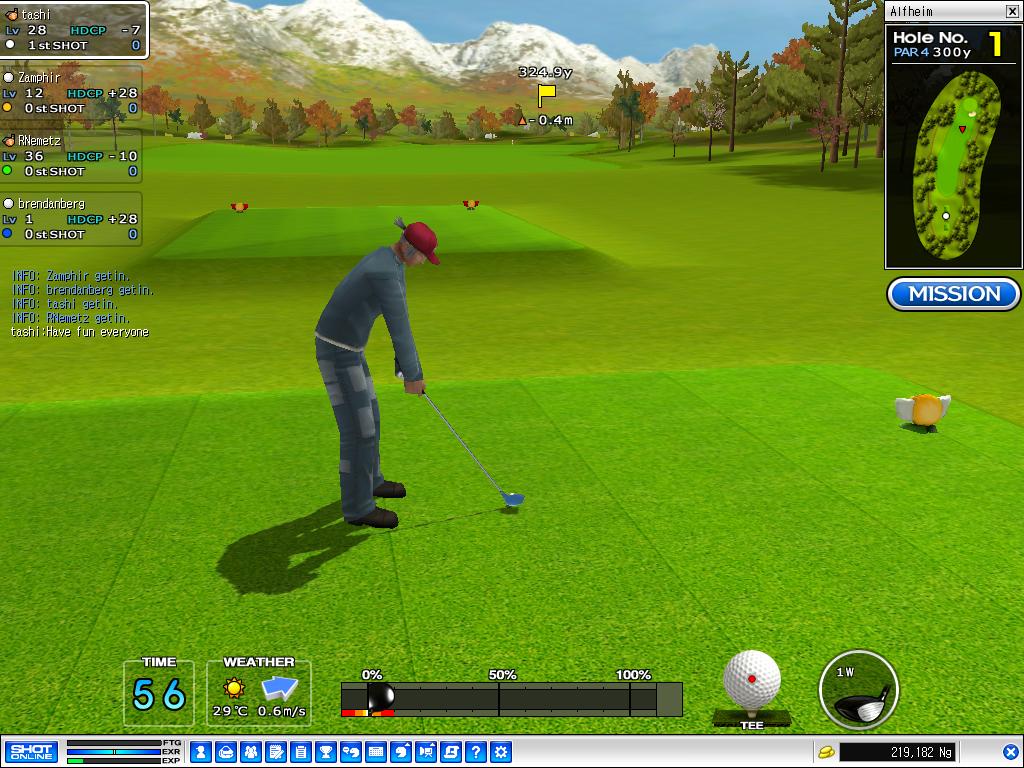Image resolution: width=1024 pixels, height=768 pixels.
Task: Open the MISSION panel
Action: [x=954, y=294]
